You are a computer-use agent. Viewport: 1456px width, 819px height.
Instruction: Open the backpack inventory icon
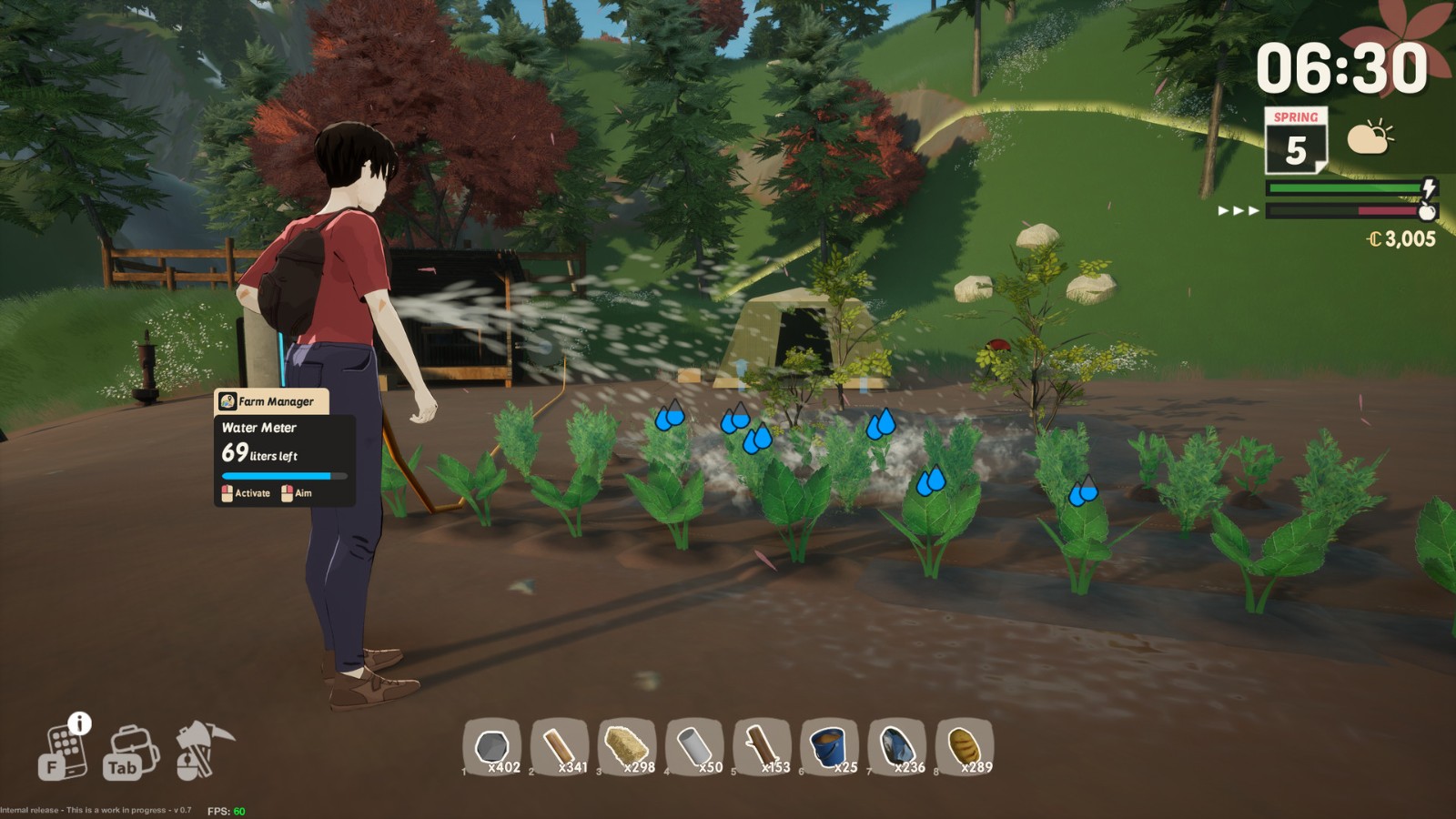(132, 752)
